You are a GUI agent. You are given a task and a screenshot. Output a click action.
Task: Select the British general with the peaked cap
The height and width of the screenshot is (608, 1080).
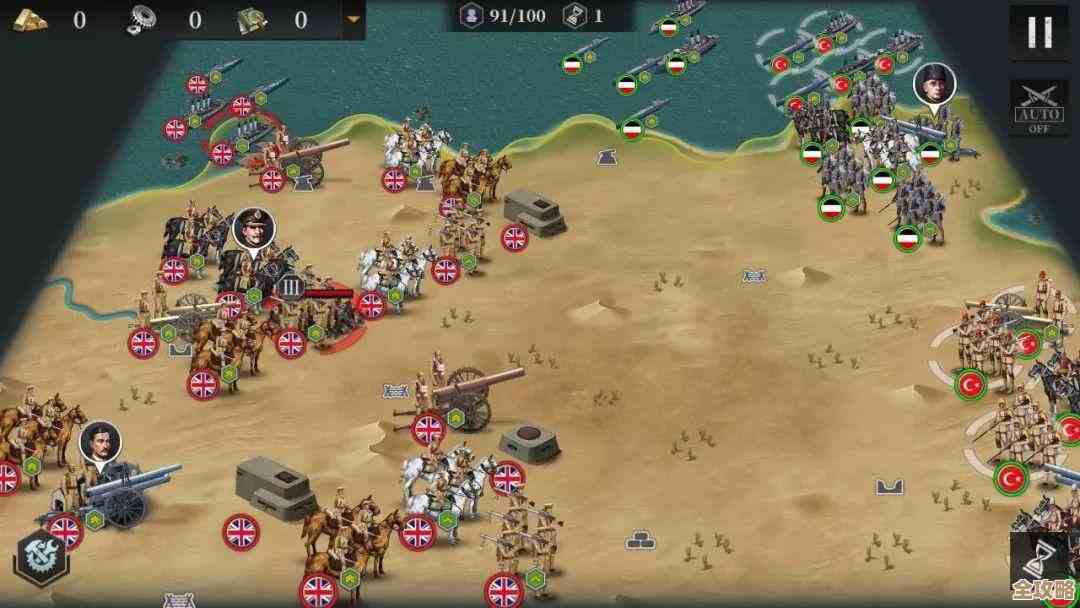253,229
